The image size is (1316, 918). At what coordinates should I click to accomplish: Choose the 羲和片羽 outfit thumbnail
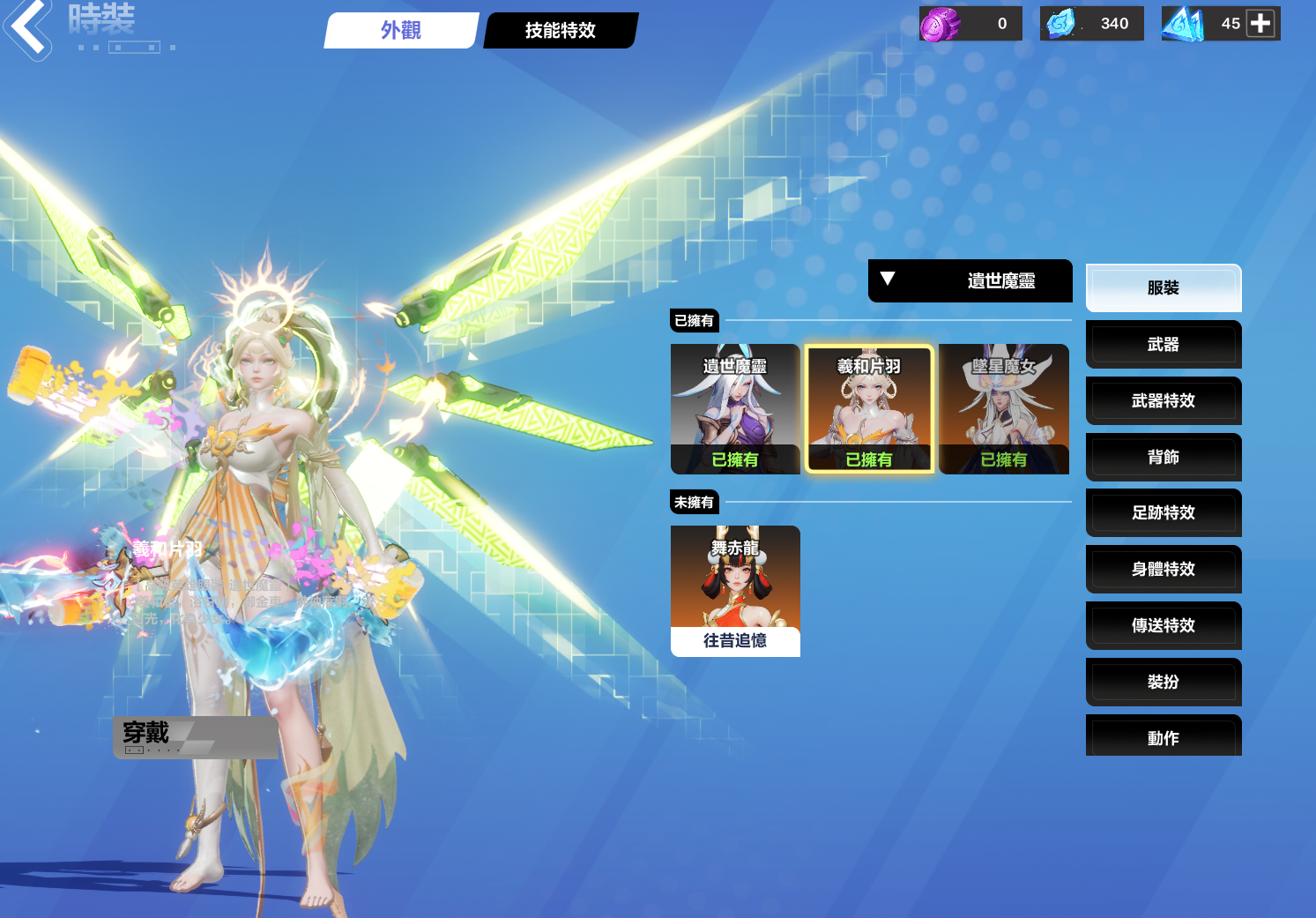869,409
